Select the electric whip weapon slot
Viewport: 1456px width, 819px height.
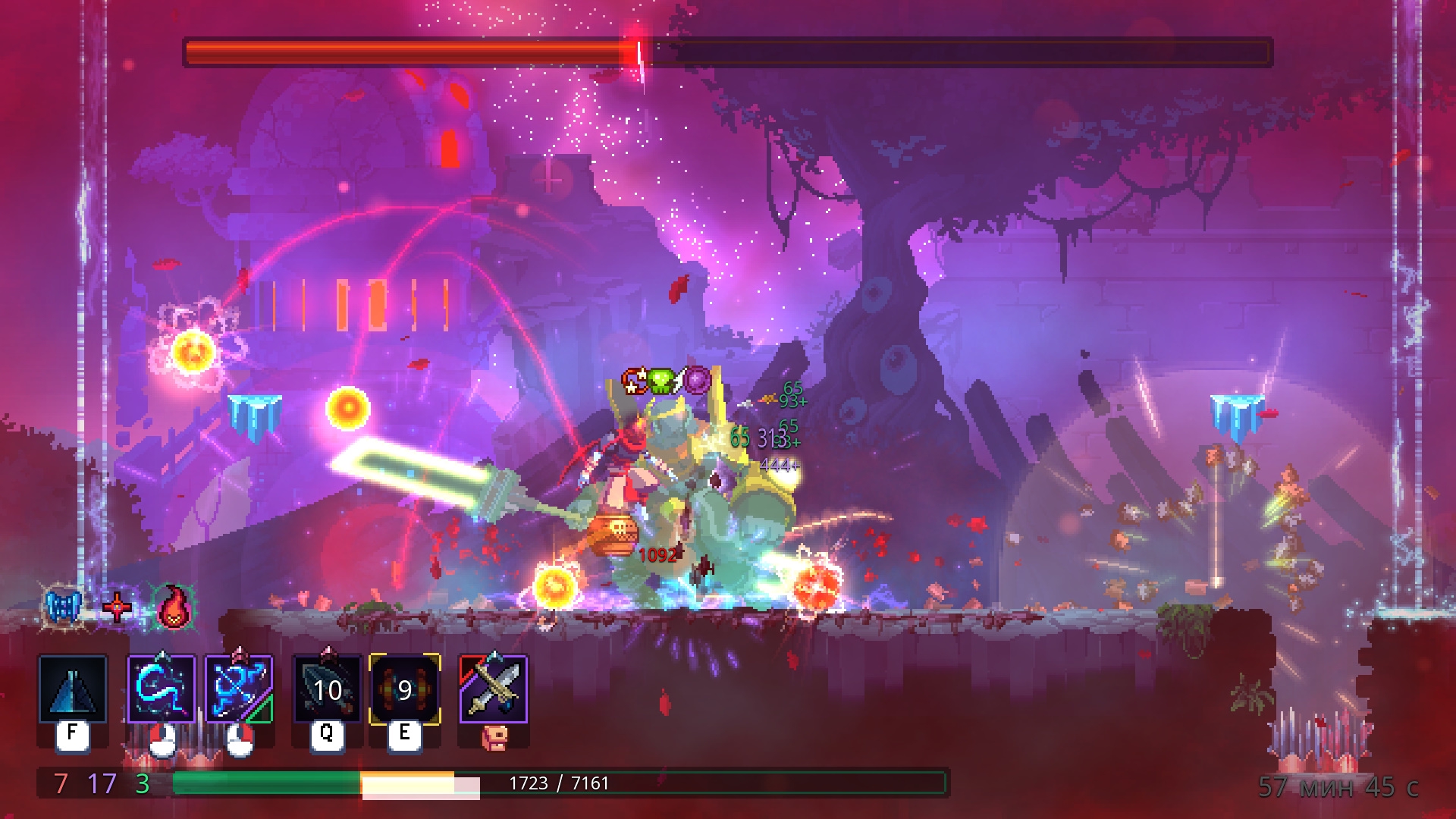pos(162,689)
